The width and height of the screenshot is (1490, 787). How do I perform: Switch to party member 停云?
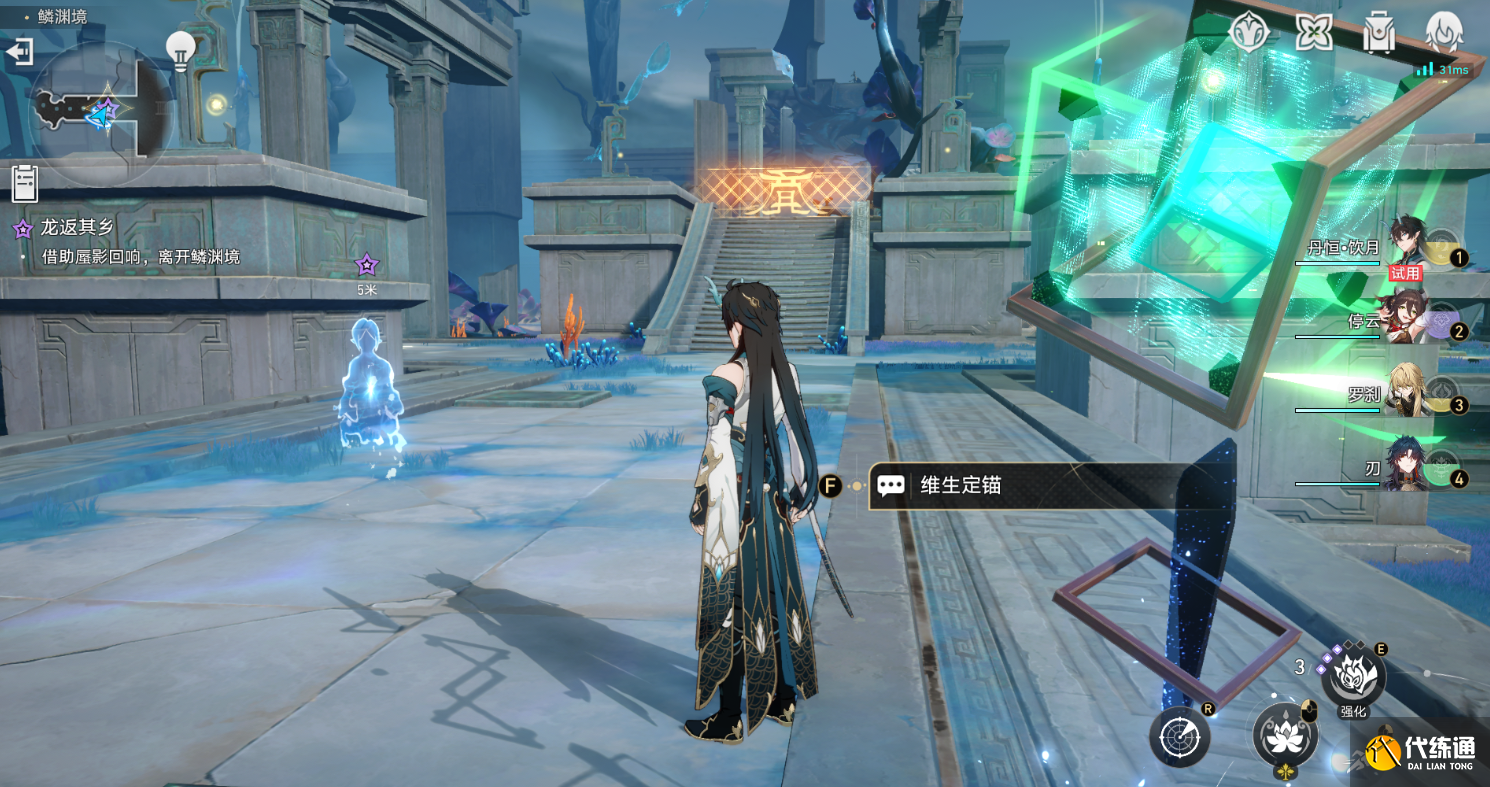(x=1412, y=320)
